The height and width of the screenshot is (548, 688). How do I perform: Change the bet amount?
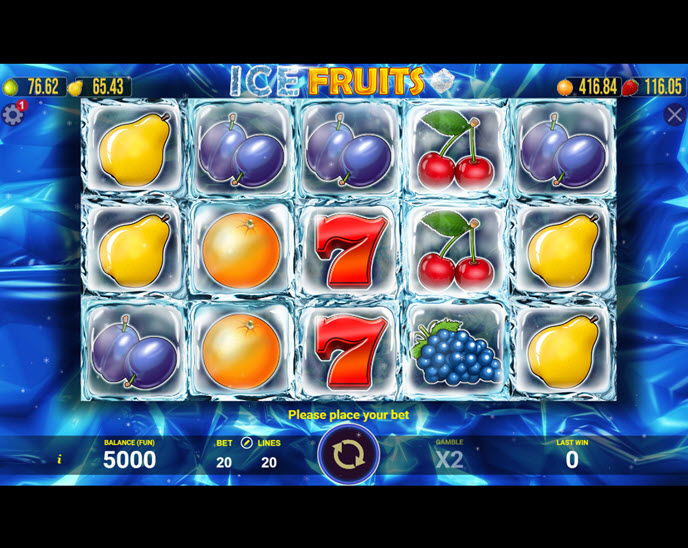coord(224,462)
